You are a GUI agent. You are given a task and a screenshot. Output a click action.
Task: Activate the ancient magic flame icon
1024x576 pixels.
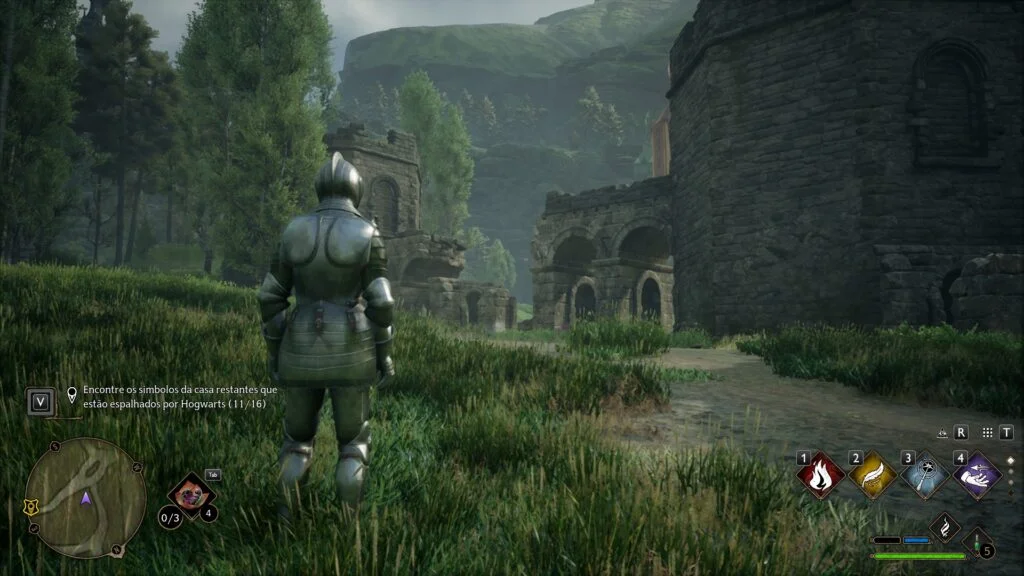944,527
